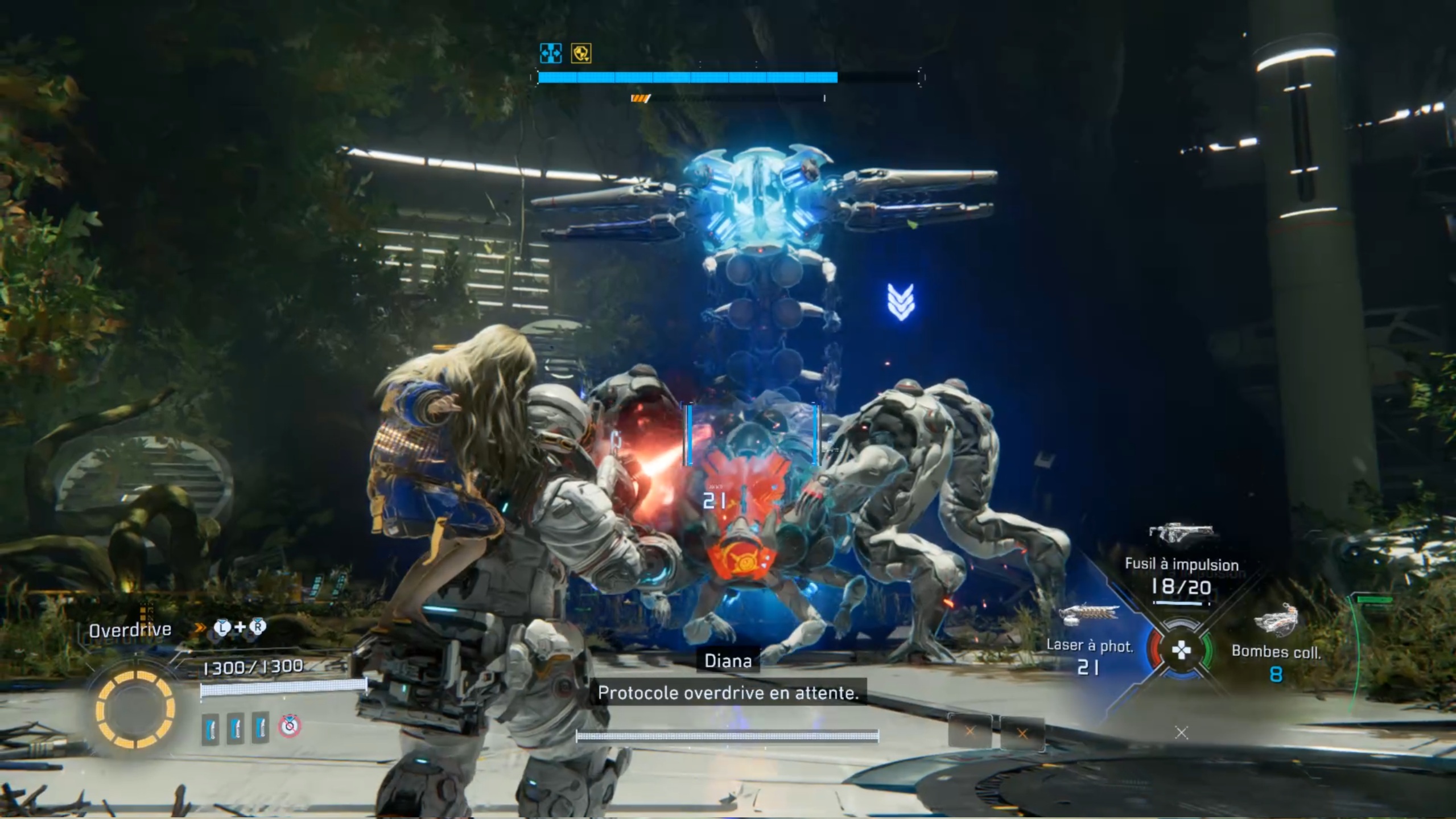The image size is (1456, 819).
Task: Click the weapon wheel's central d-pad hub
Action: pos(1181,650)
